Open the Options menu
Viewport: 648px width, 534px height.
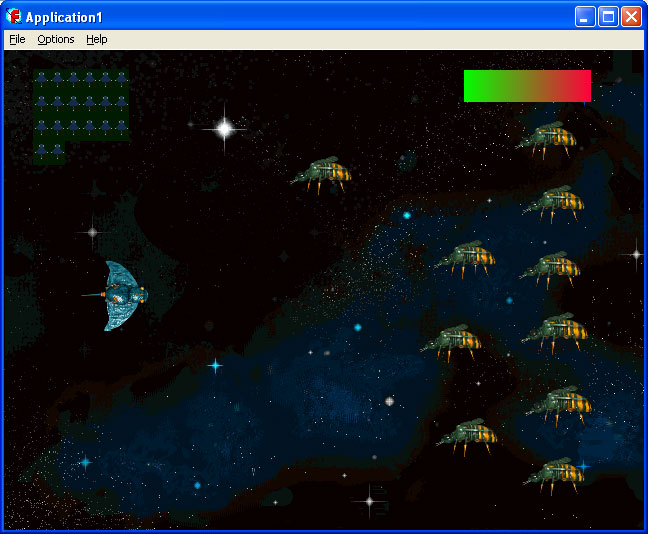[56, 39]
